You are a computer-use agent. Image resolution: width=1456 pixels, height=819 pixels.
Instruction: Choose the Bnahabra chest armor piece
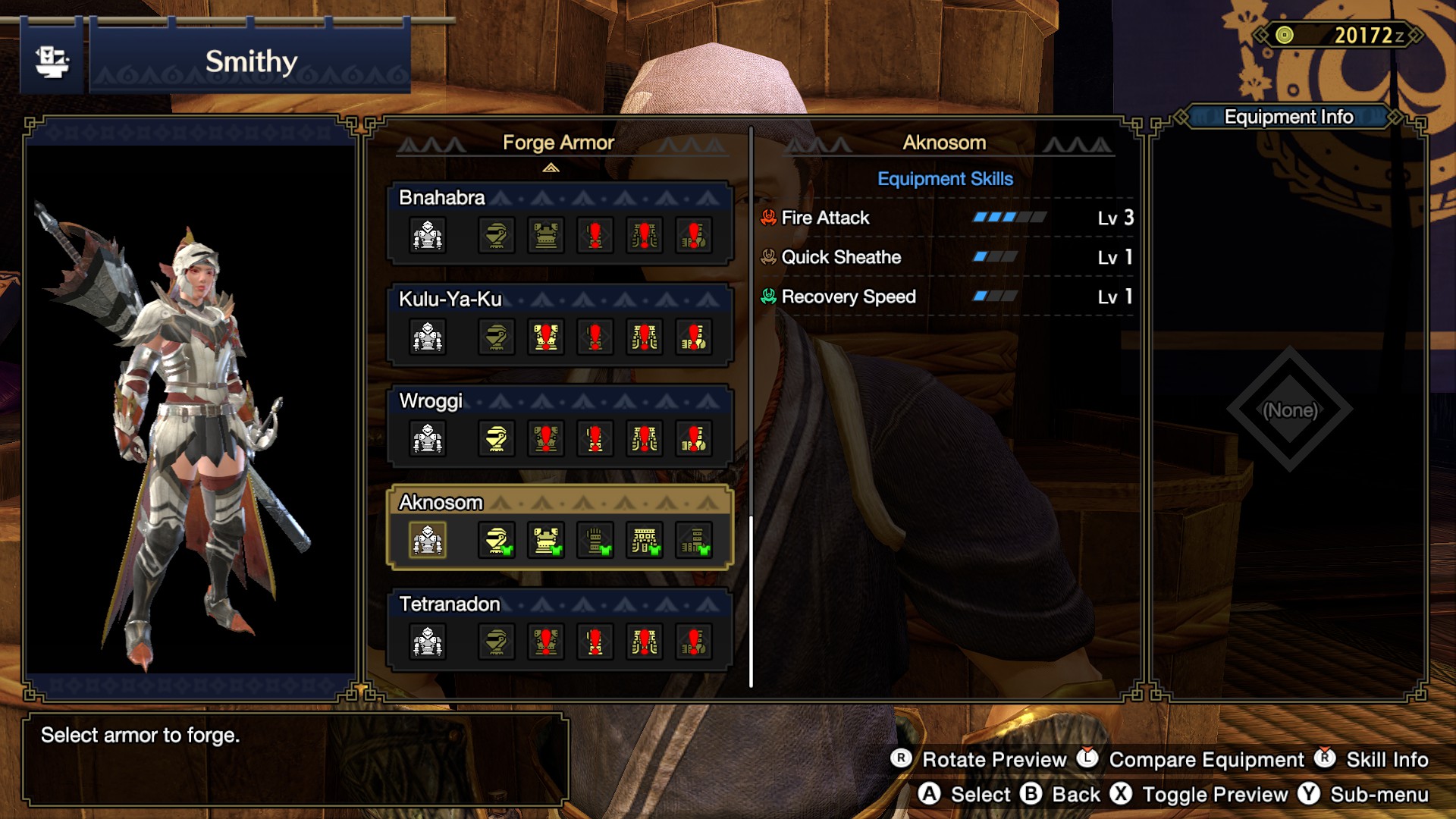tap(546, 235)
